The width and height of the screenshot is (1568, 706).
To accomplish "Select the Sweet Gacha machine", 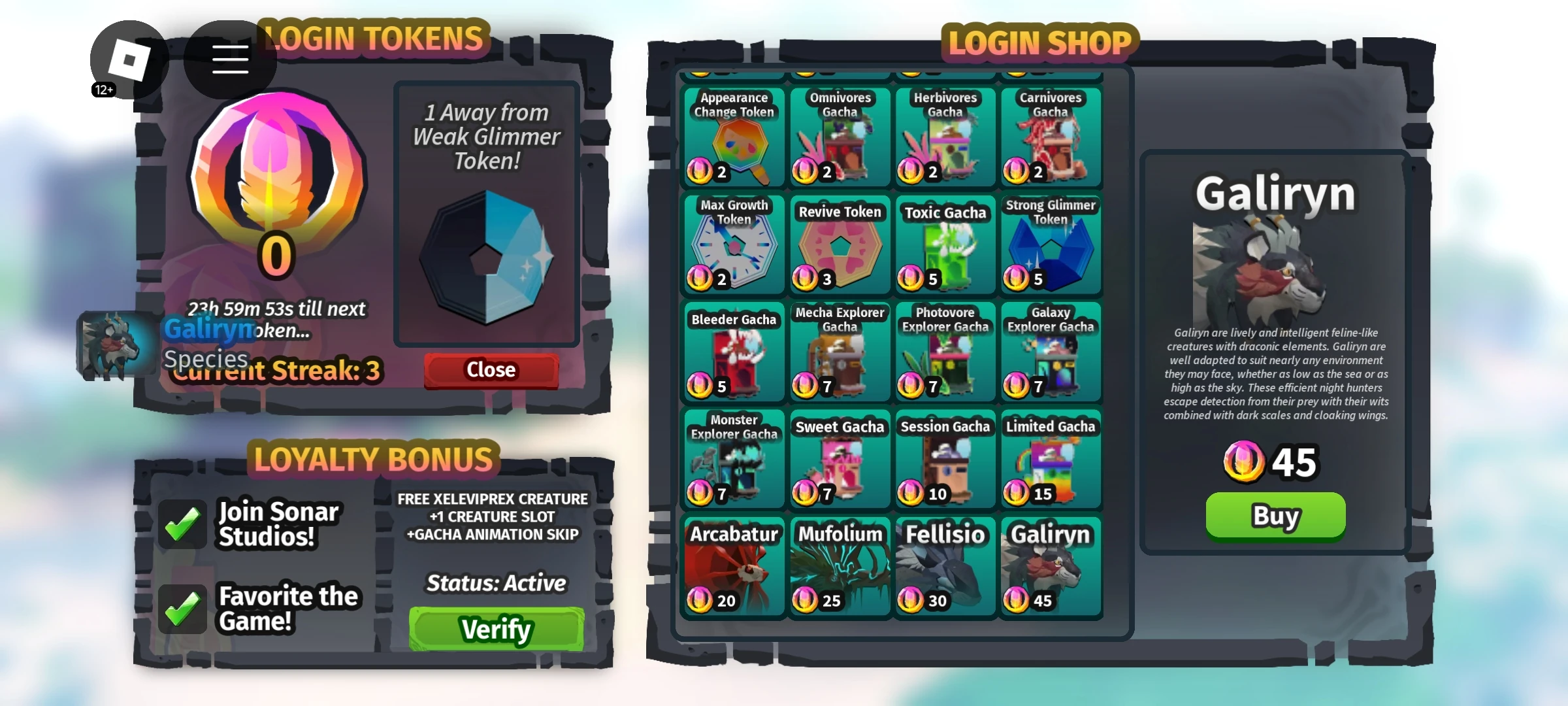I will [x=839, y=460].
